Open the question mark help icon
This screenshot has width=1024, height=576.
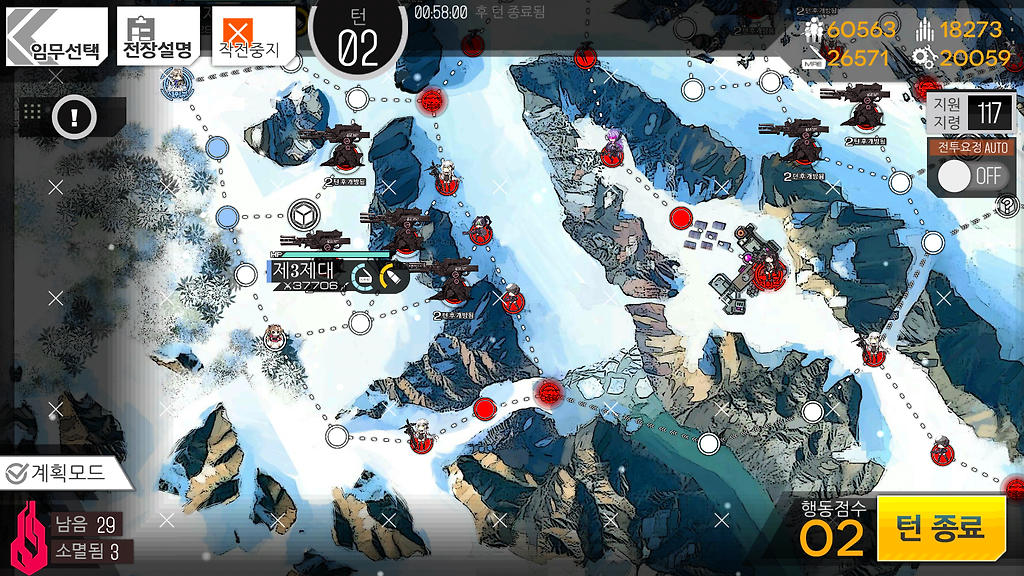[1007, 206]
